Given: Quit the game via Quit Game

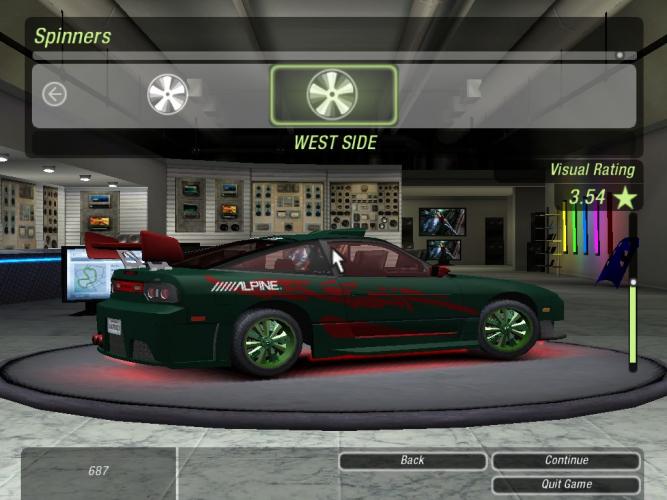Looking at the screenshot, I should 566,484.
